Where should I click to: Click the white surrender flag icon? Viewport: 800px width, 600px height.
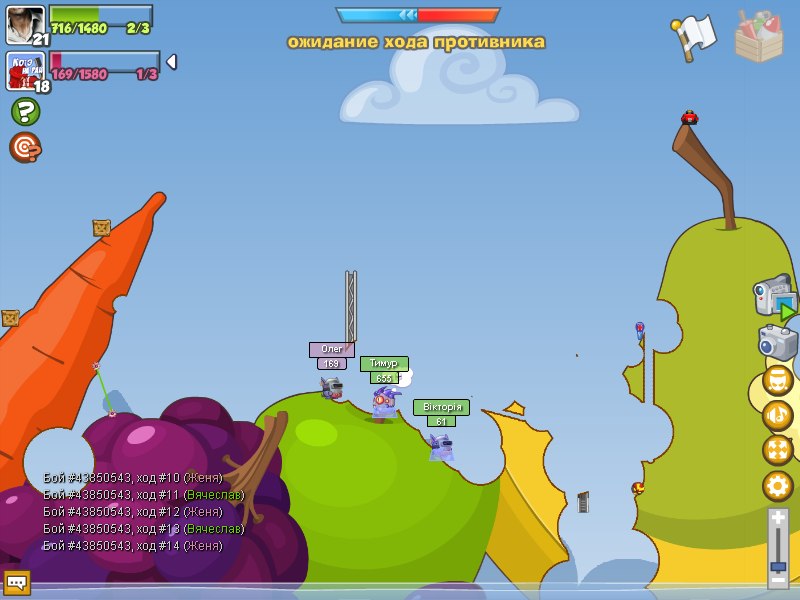694,37
